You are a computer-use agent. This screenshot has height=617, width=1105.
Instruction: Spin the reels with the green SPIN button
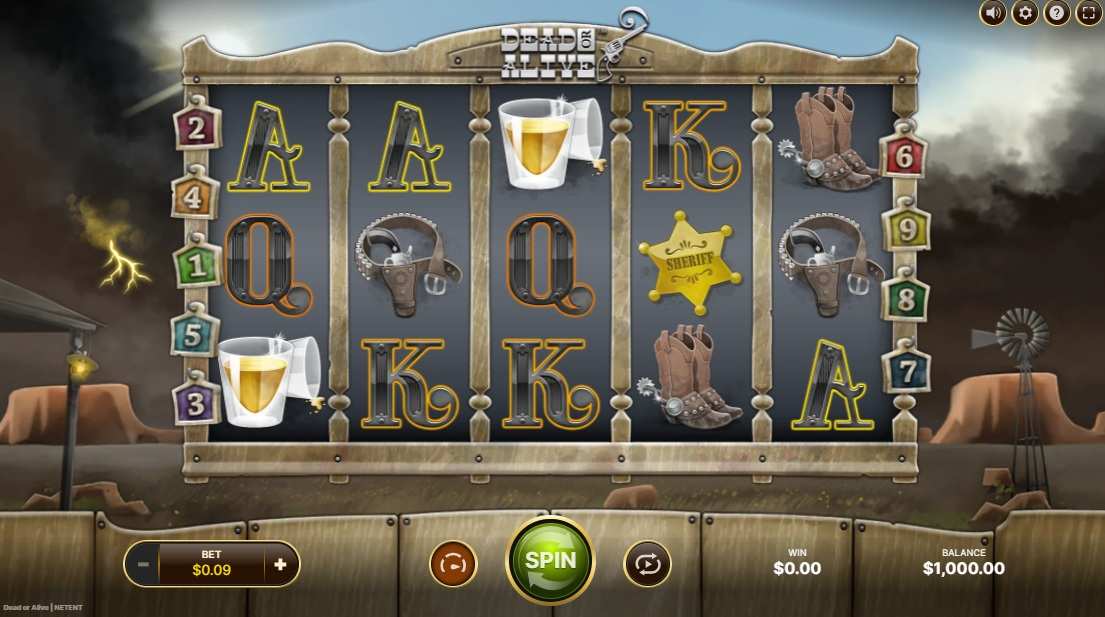[x=550, y=560]
